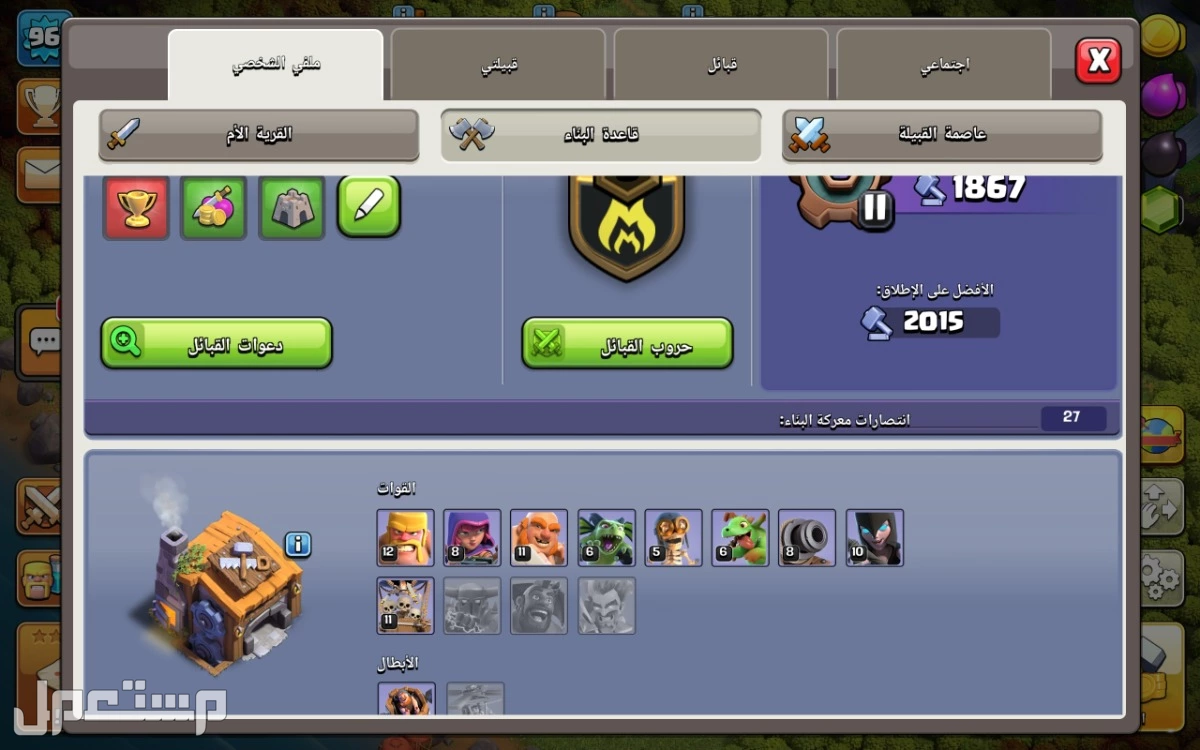Click the red trophy button
The height and width of the screenshot is (750, 1200).
tap(136, 207)
